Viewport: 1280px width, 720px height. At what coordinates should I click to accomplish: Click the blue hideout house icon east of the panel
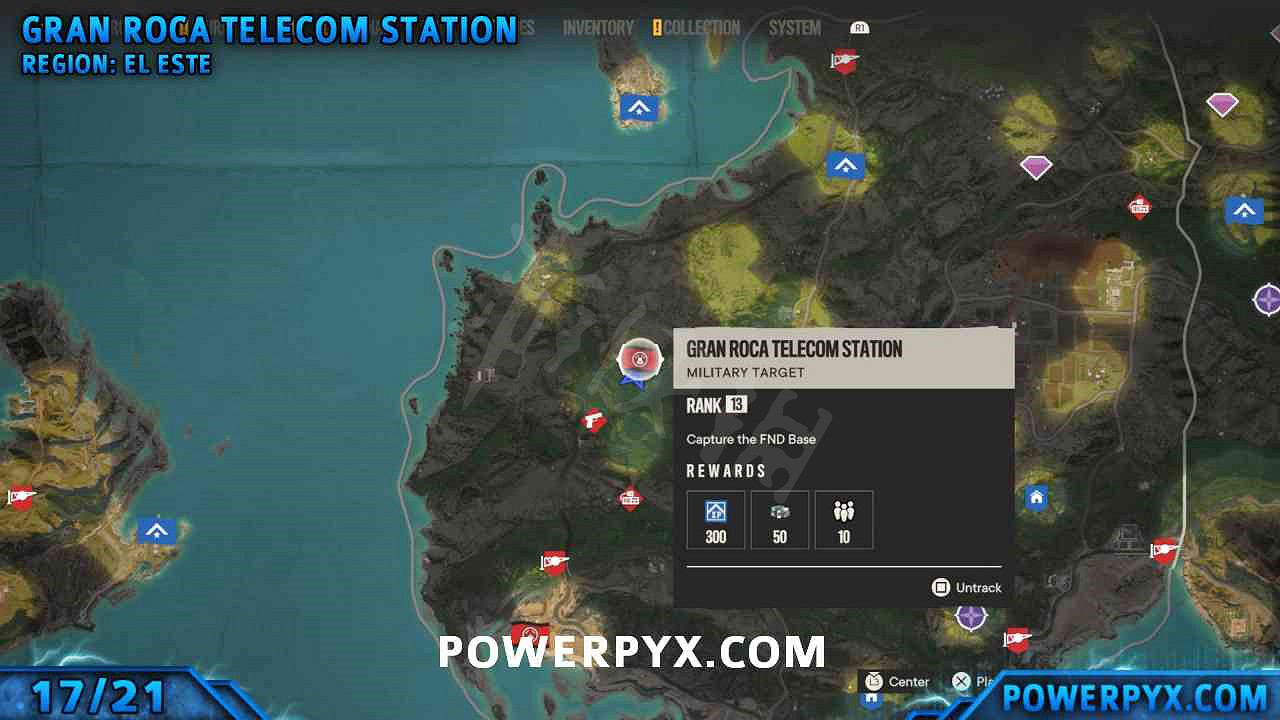(x=1036, y=497)
